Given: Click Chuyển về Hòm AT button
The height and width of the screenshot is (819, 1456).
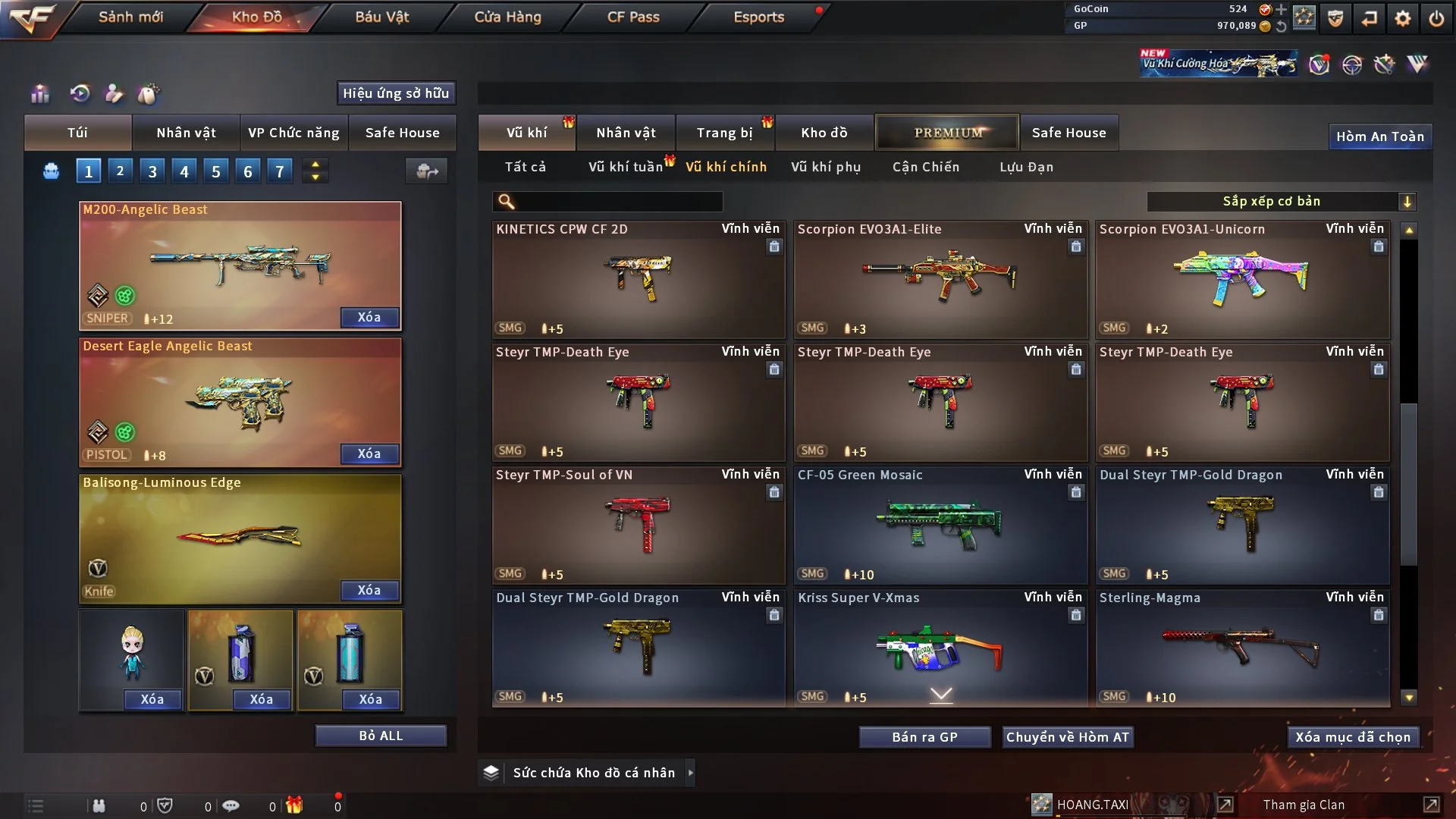Looking at the screenshot, I should tap(1067, 737).
